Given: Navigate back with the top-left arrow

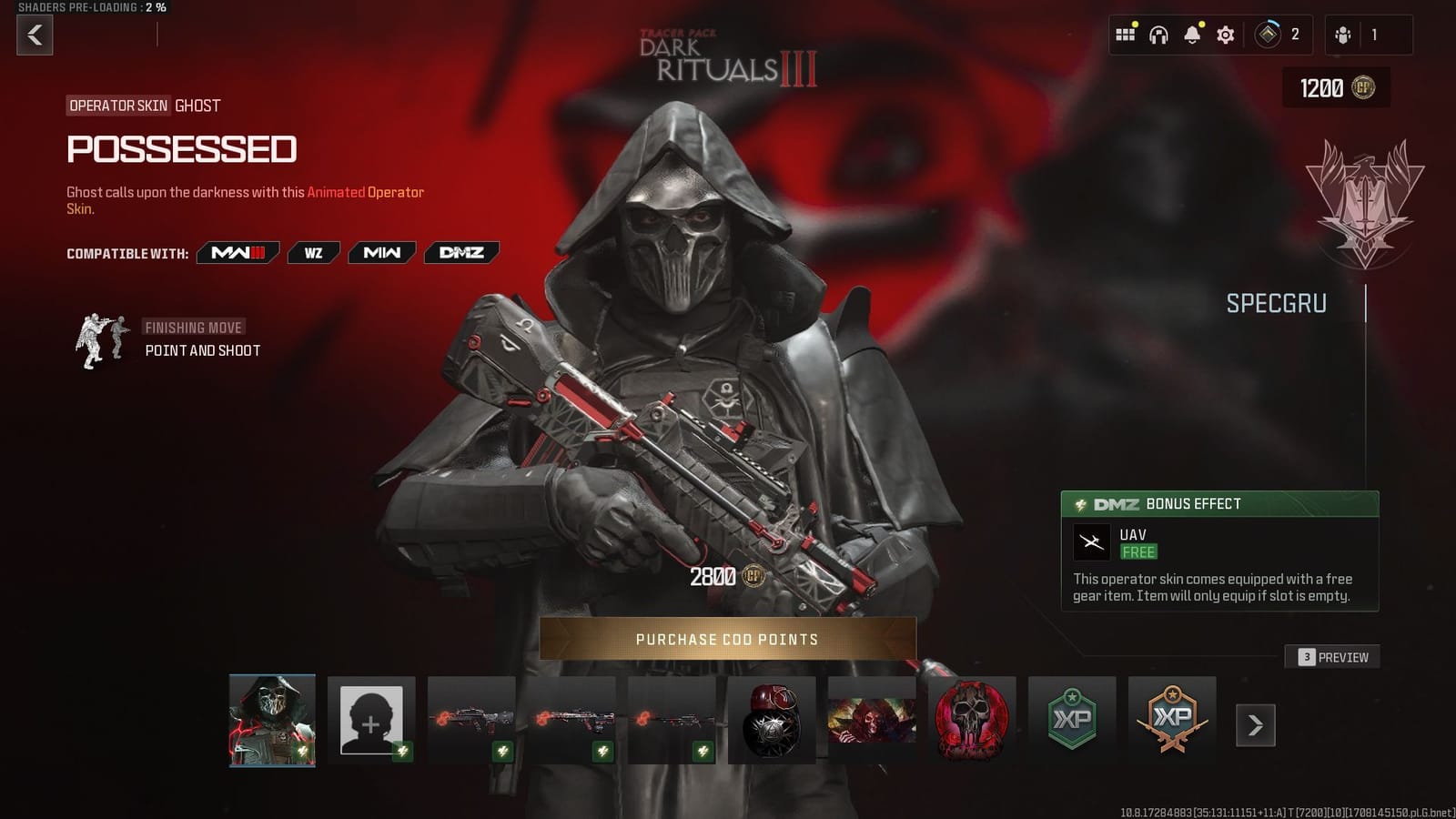Looking at the screenshot, I should click(35, 36).
